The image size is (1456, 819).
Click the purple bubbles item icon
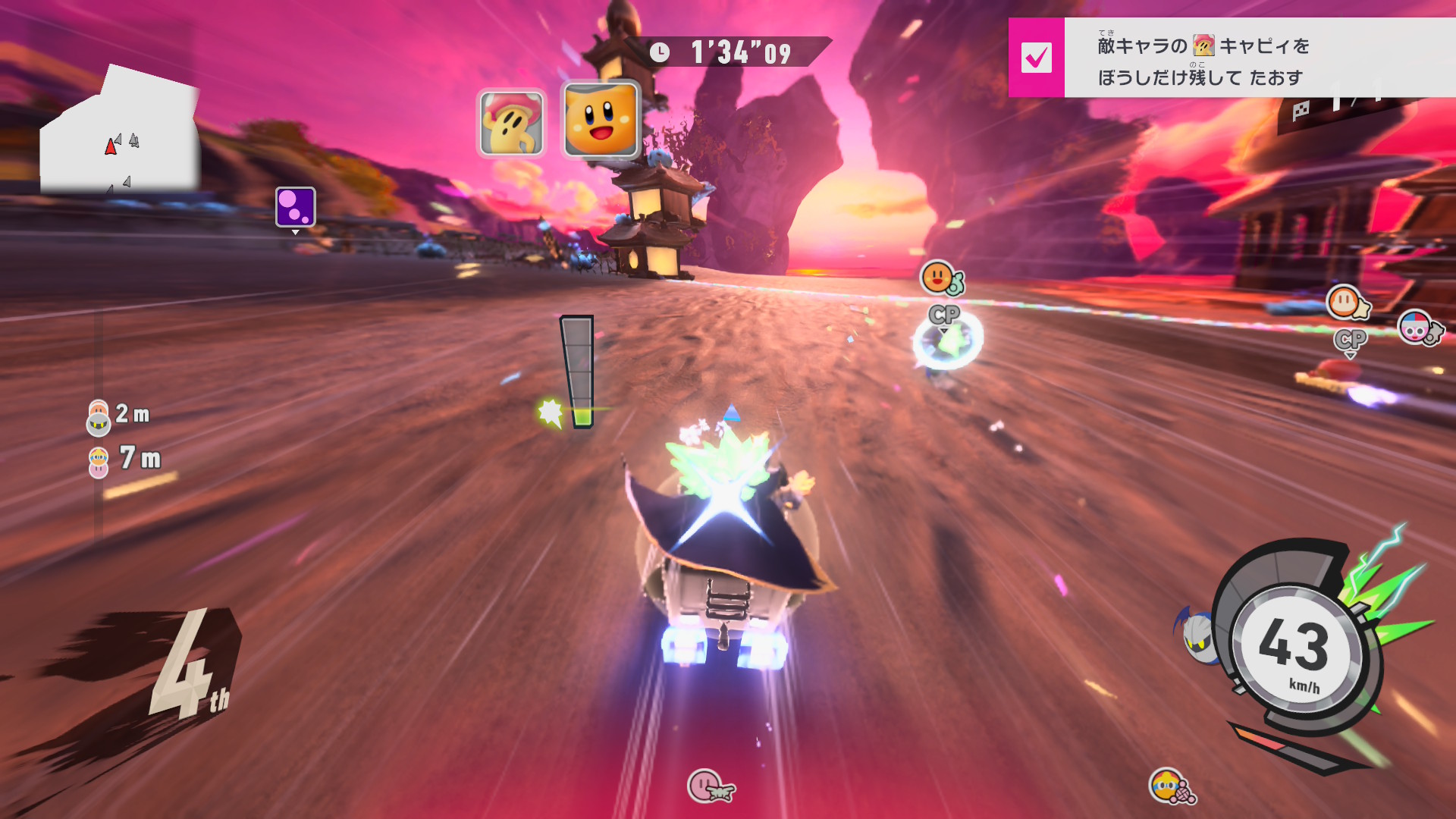pos(295,207)
